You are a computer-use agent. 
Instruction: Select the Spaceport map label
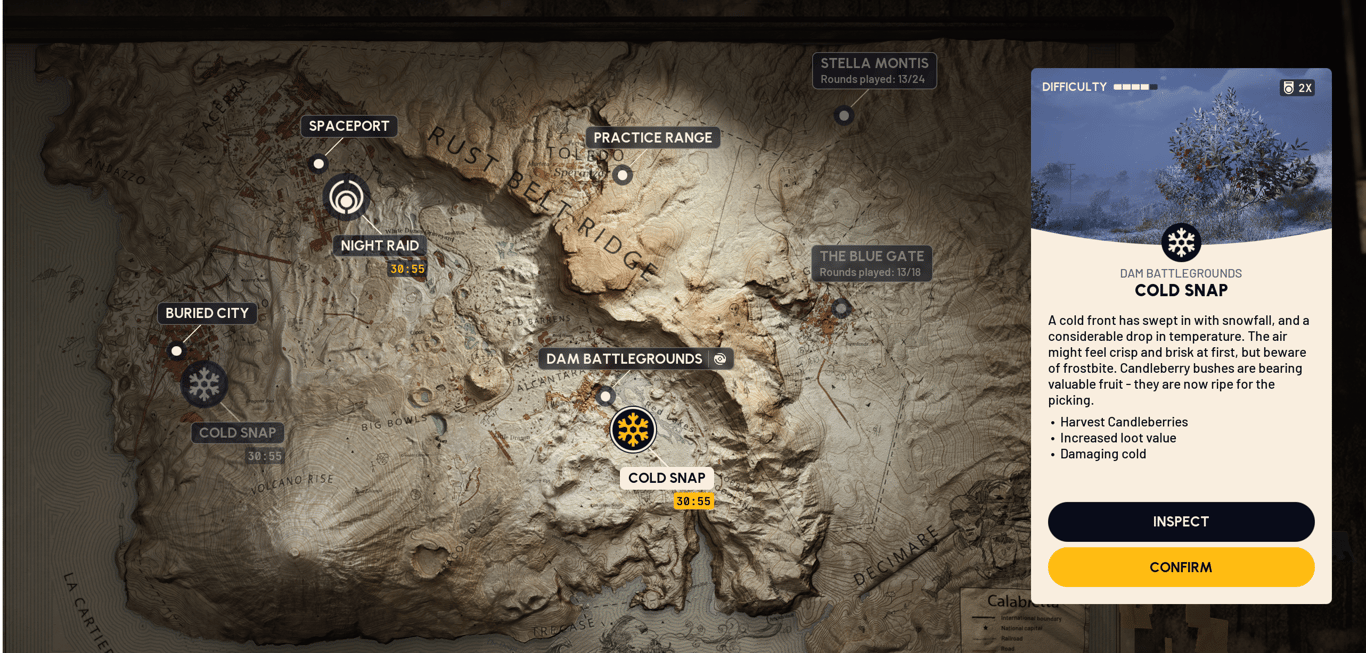point(349,126)
